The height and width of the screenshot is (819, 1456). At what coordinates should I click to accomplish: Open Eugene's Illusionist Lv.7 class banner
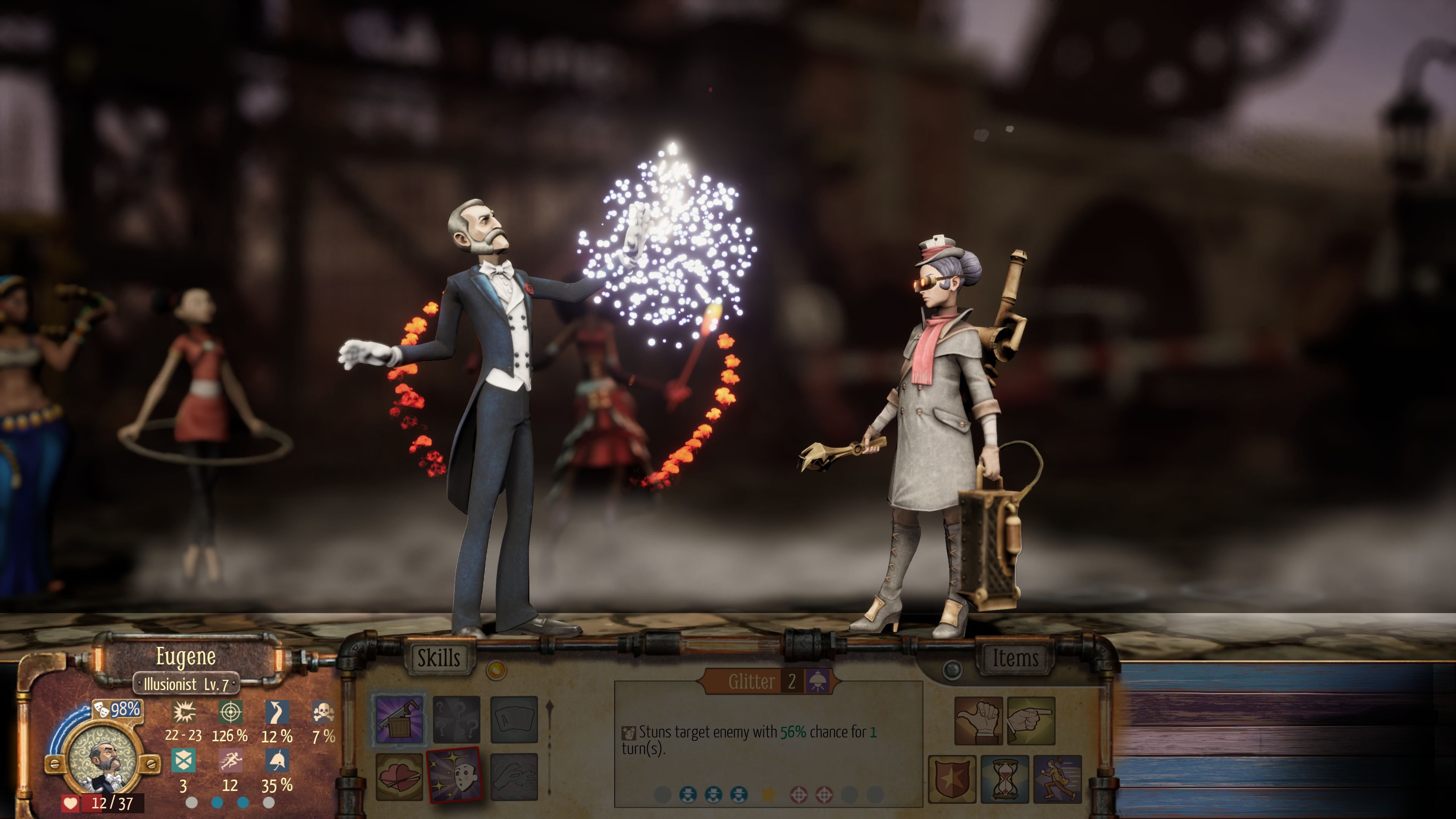pos(187,686)
